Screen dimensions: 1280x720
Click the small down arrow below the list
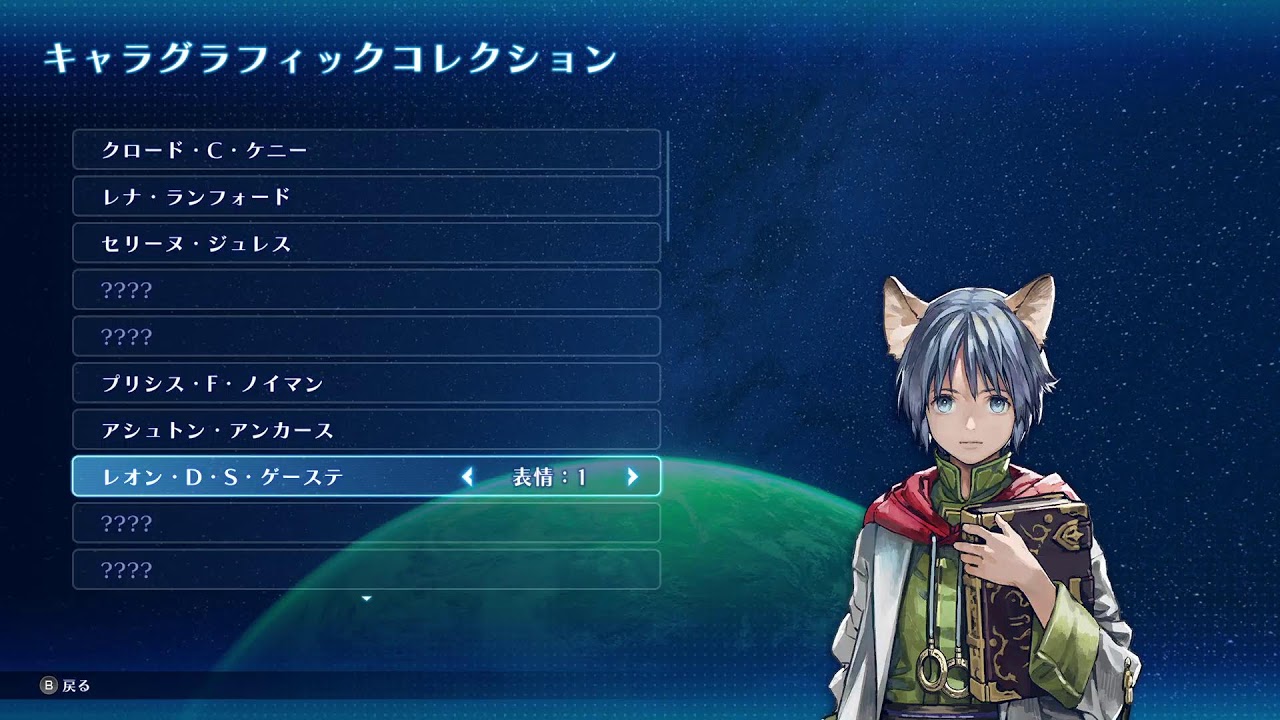(x=366, y=598)
